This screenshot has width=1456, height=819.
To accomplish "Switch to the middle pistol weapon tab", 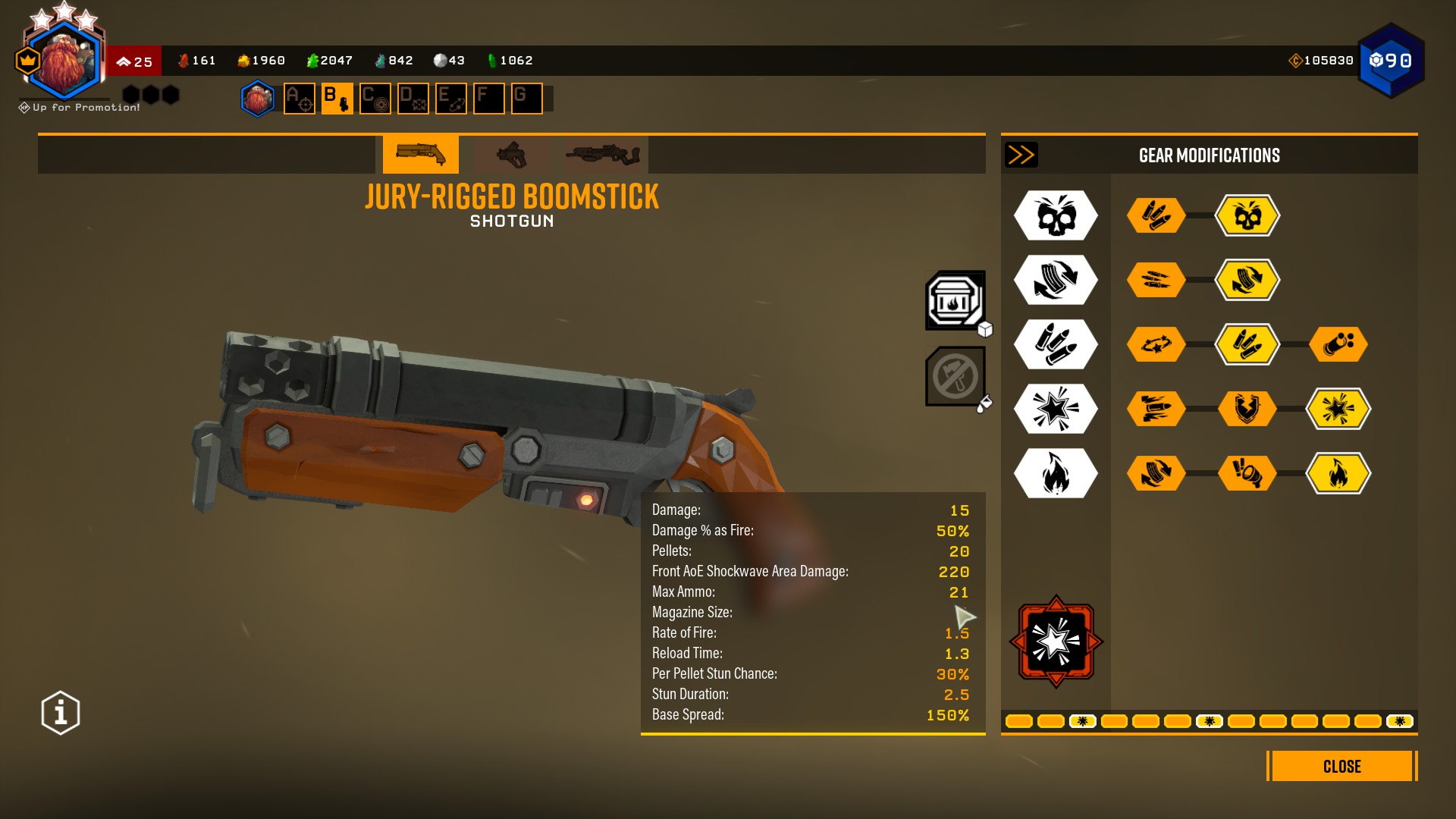I will [511, 154].
